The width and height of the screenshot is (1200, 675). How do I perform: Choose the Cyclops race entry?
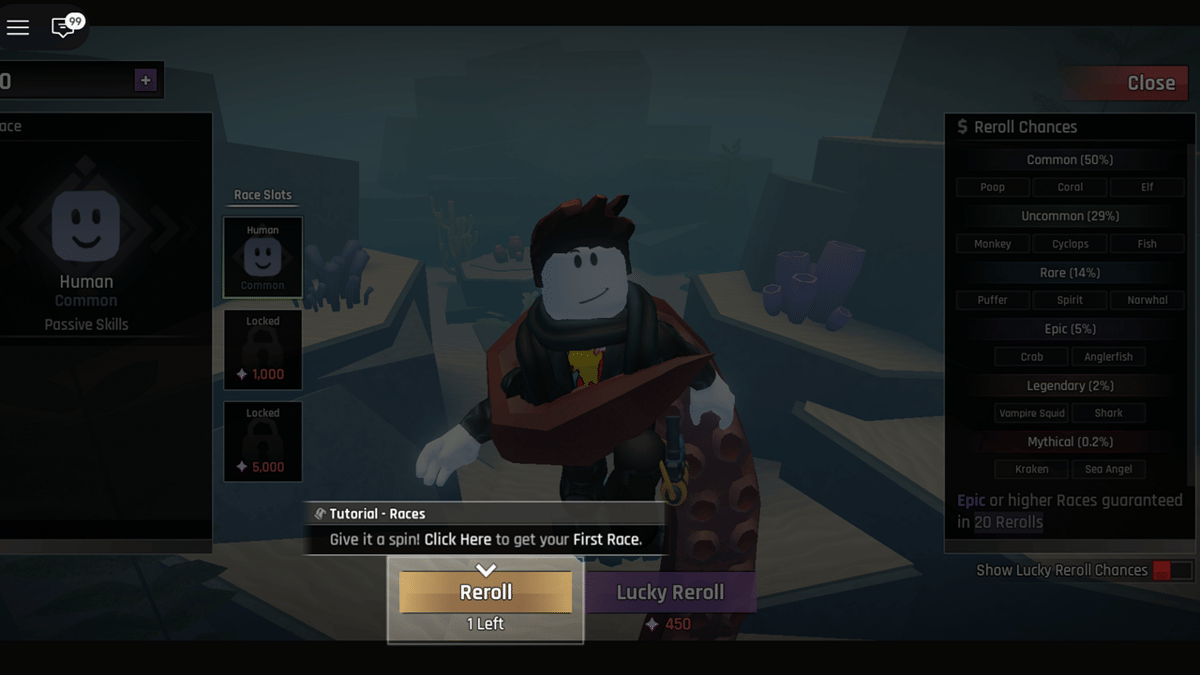(x=1070, y=244)
